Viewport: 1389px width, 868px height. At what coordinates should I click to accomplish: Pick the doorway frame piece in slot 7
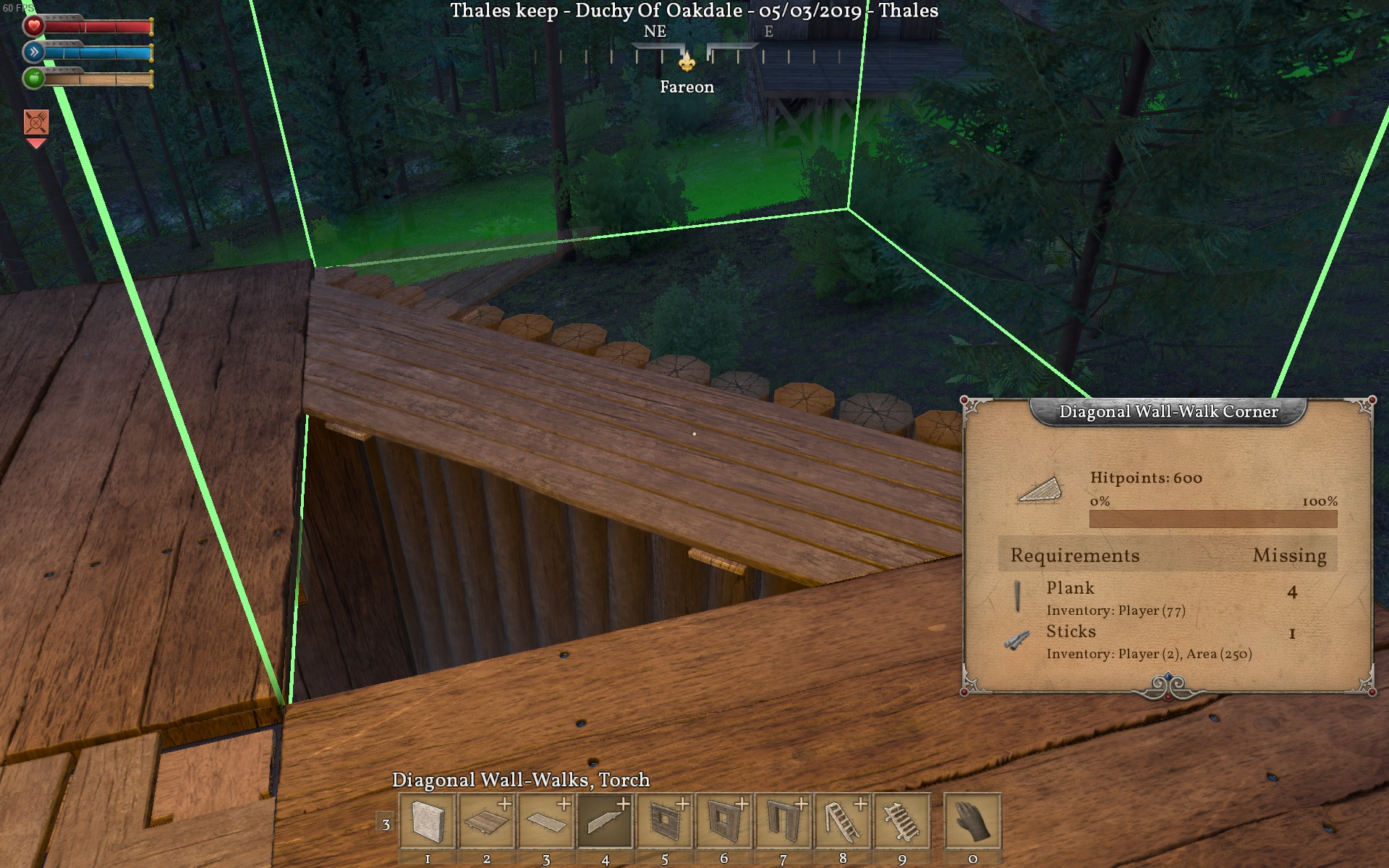click(x=783, y=822)
